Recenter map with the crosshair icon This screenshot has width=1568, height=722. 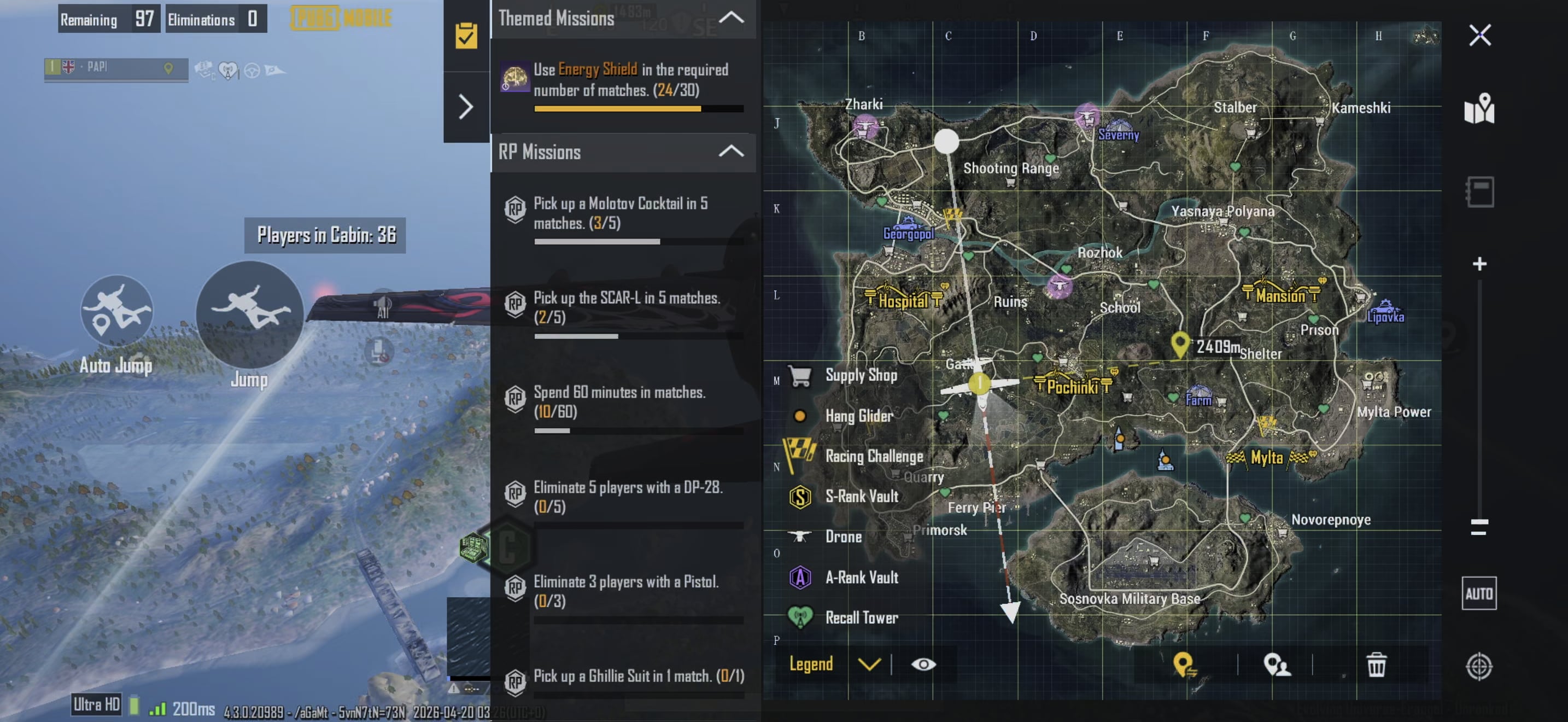tap(1479, 666)
